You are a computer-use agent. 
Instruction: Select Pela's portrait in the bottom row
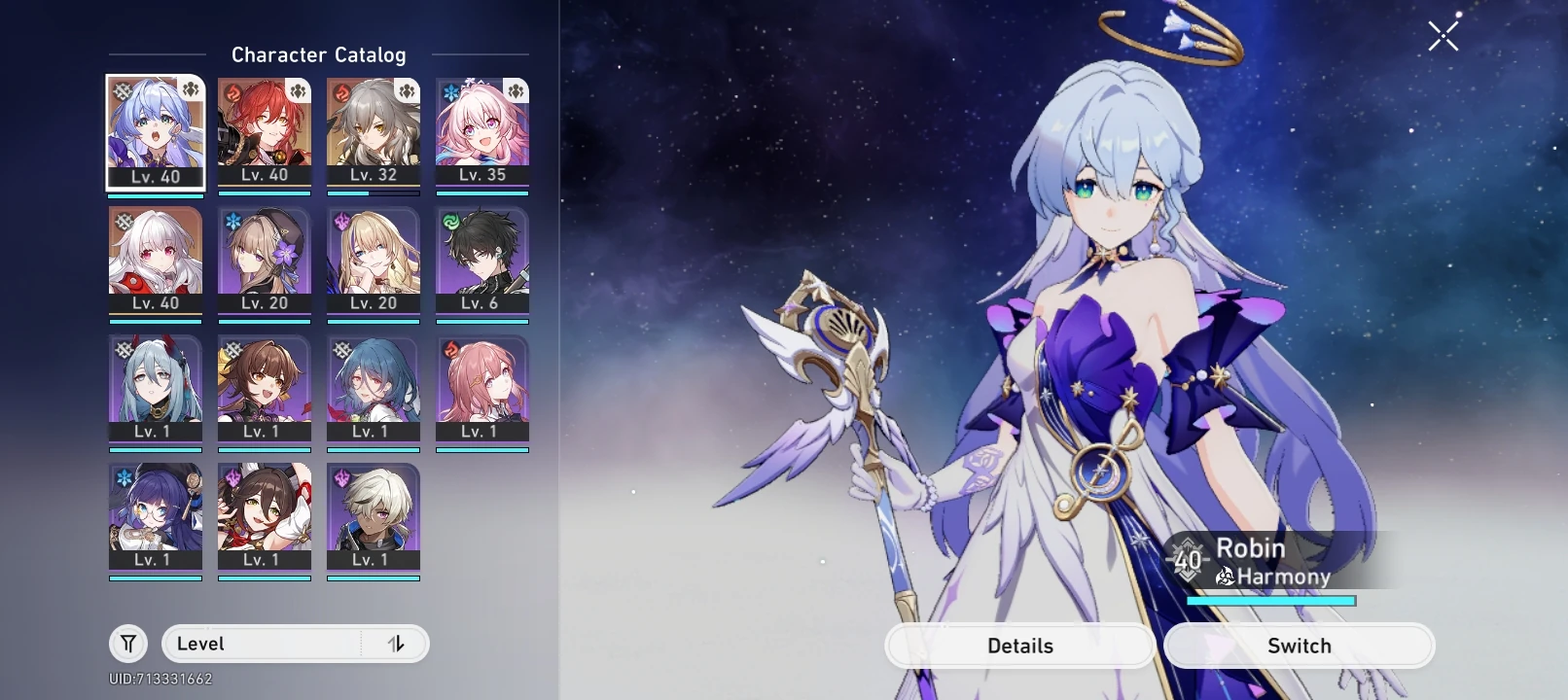(x=157, y=515)
